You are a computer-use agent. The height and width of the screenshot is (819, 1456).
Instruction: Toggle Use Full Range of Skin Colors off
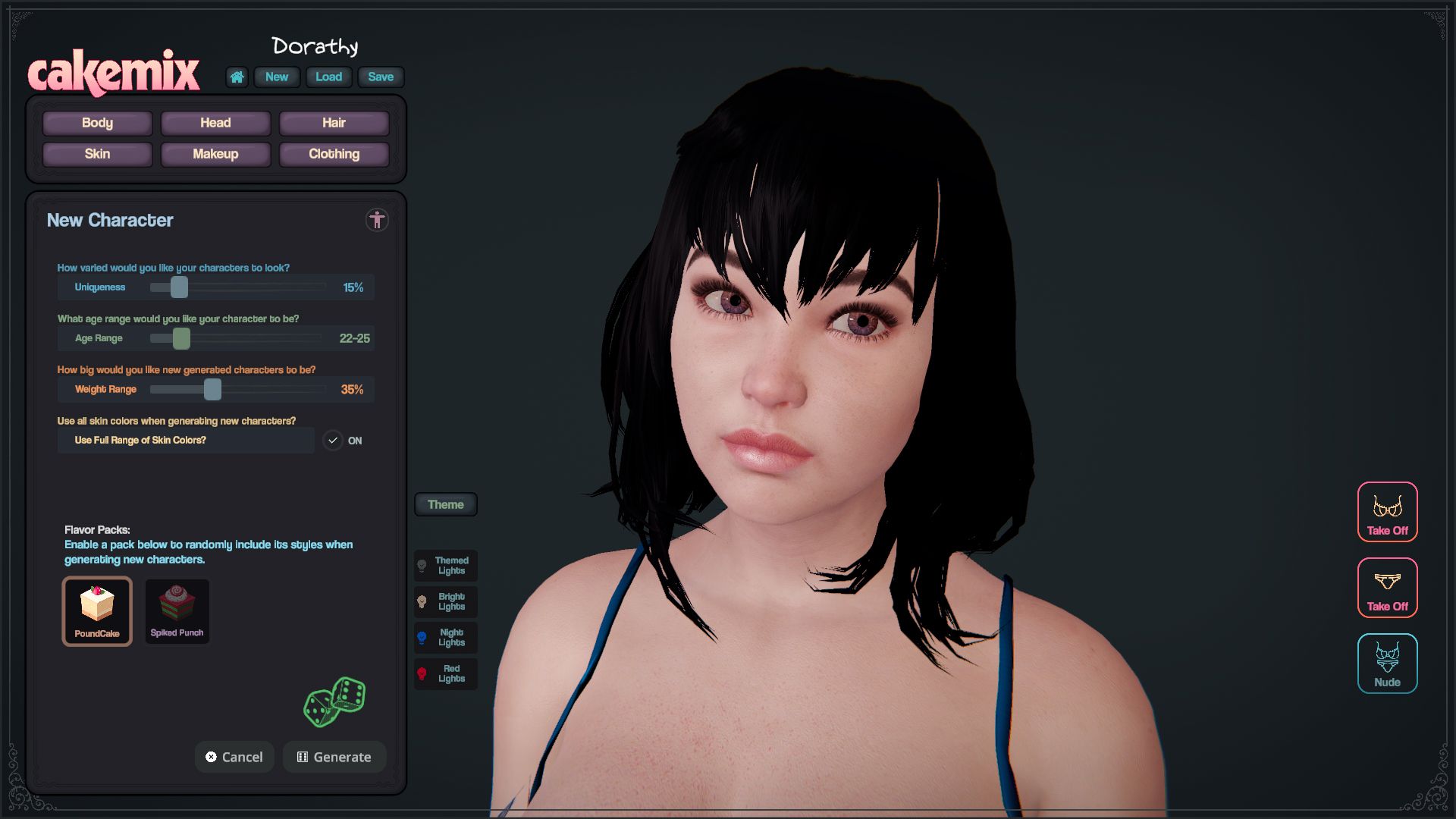[332, 440]
